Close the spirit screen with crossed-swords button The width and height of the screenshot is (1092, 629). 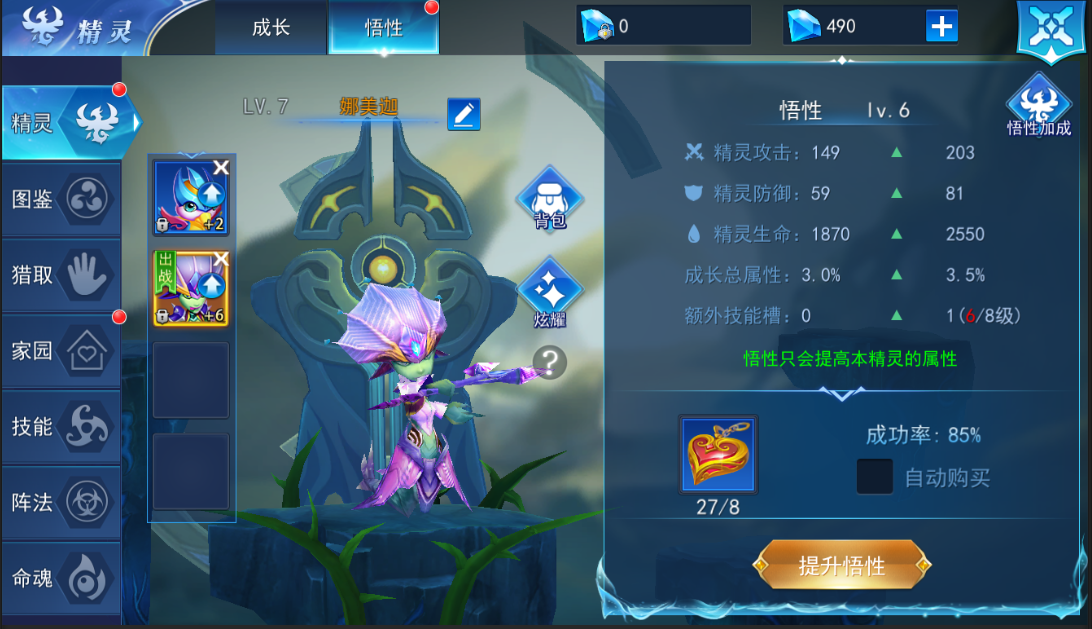click(1050, 29)
